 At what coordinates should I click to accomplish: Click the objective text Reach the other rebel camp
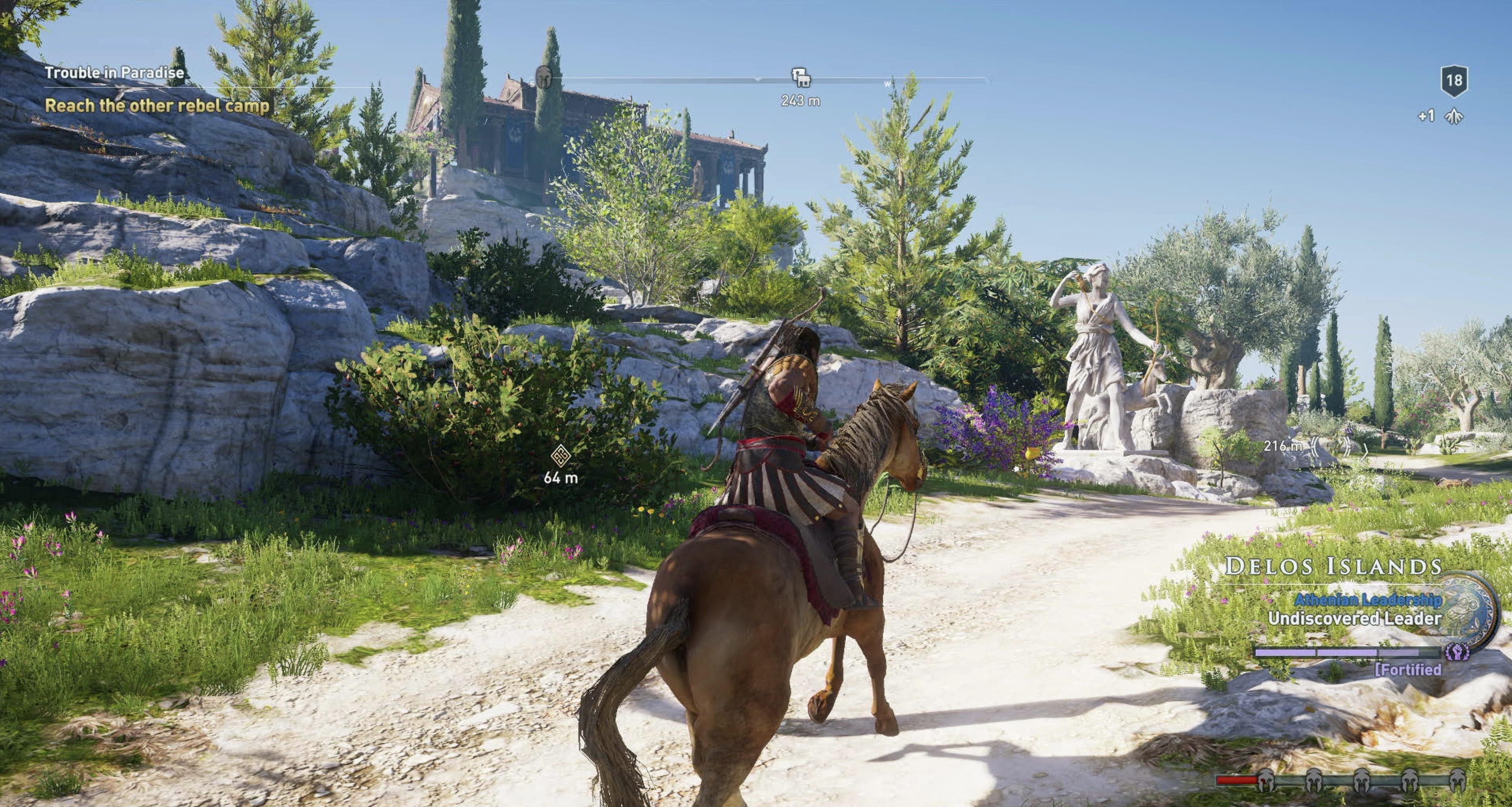coord(159,106)
